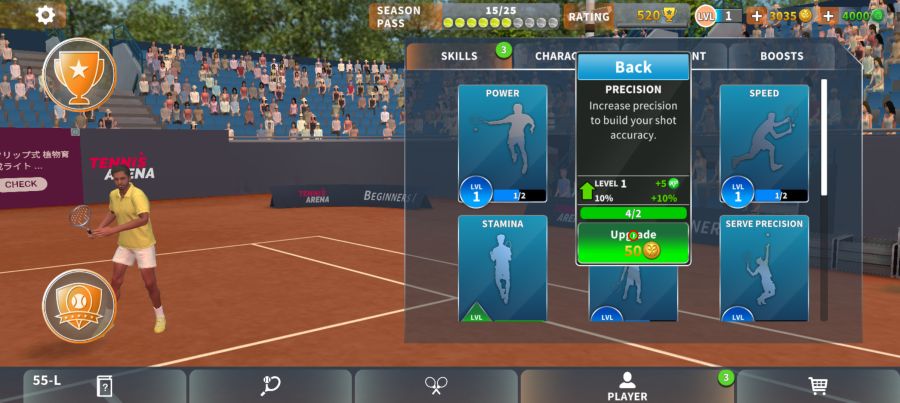
Task: Add more green gems with the plus button
Action: 828,16
